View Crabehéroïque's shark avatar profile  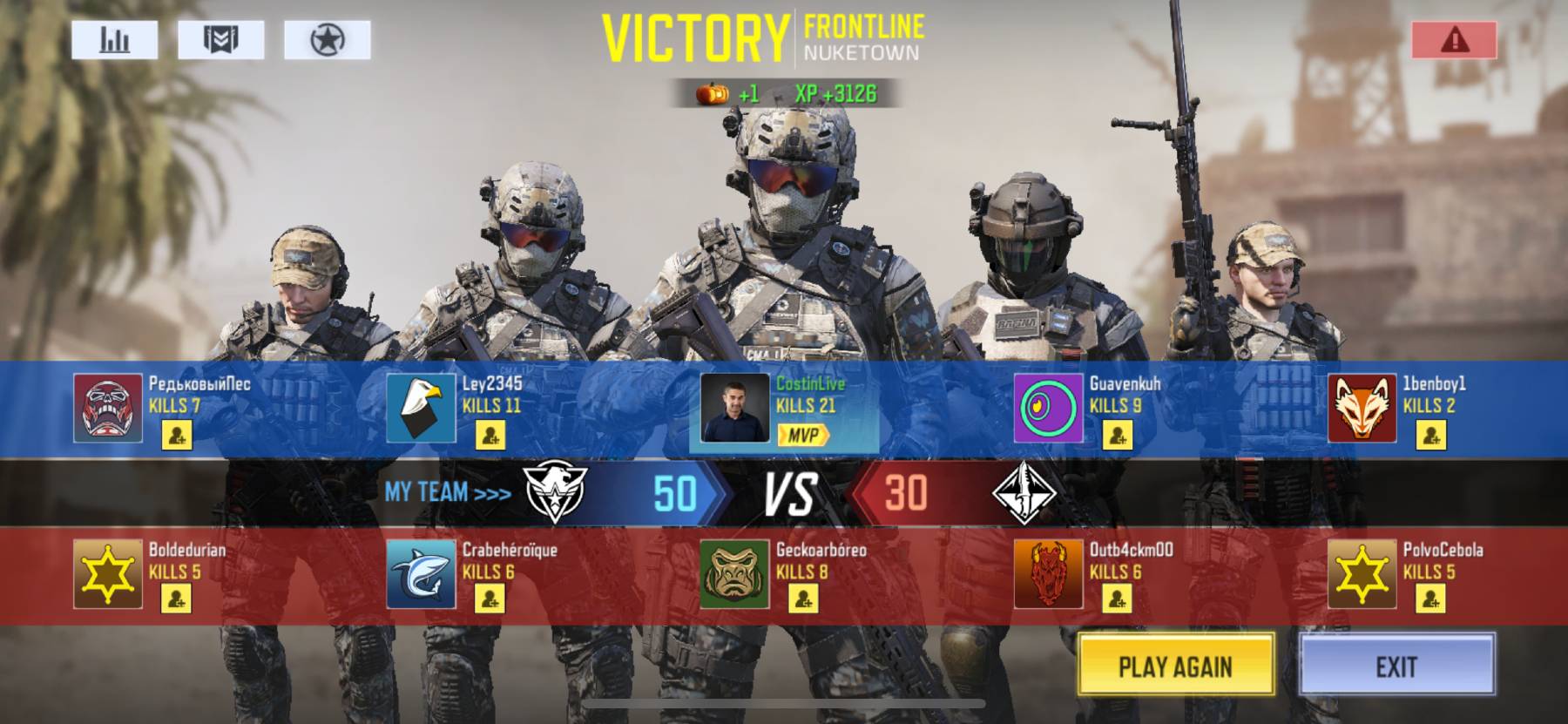[422, 574]
